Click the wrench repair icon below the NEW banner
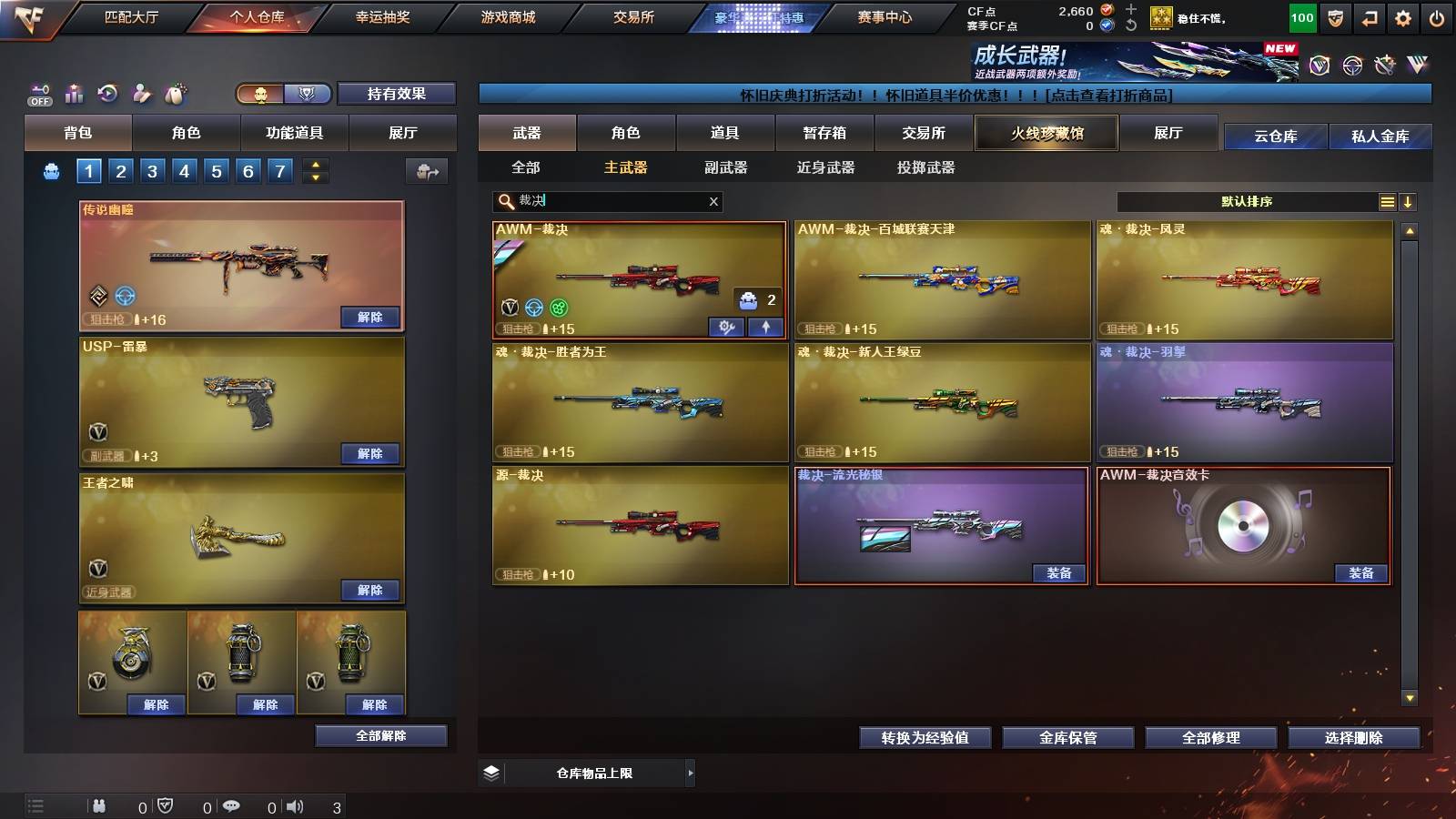1456x819 pixels. (1384, 64)
